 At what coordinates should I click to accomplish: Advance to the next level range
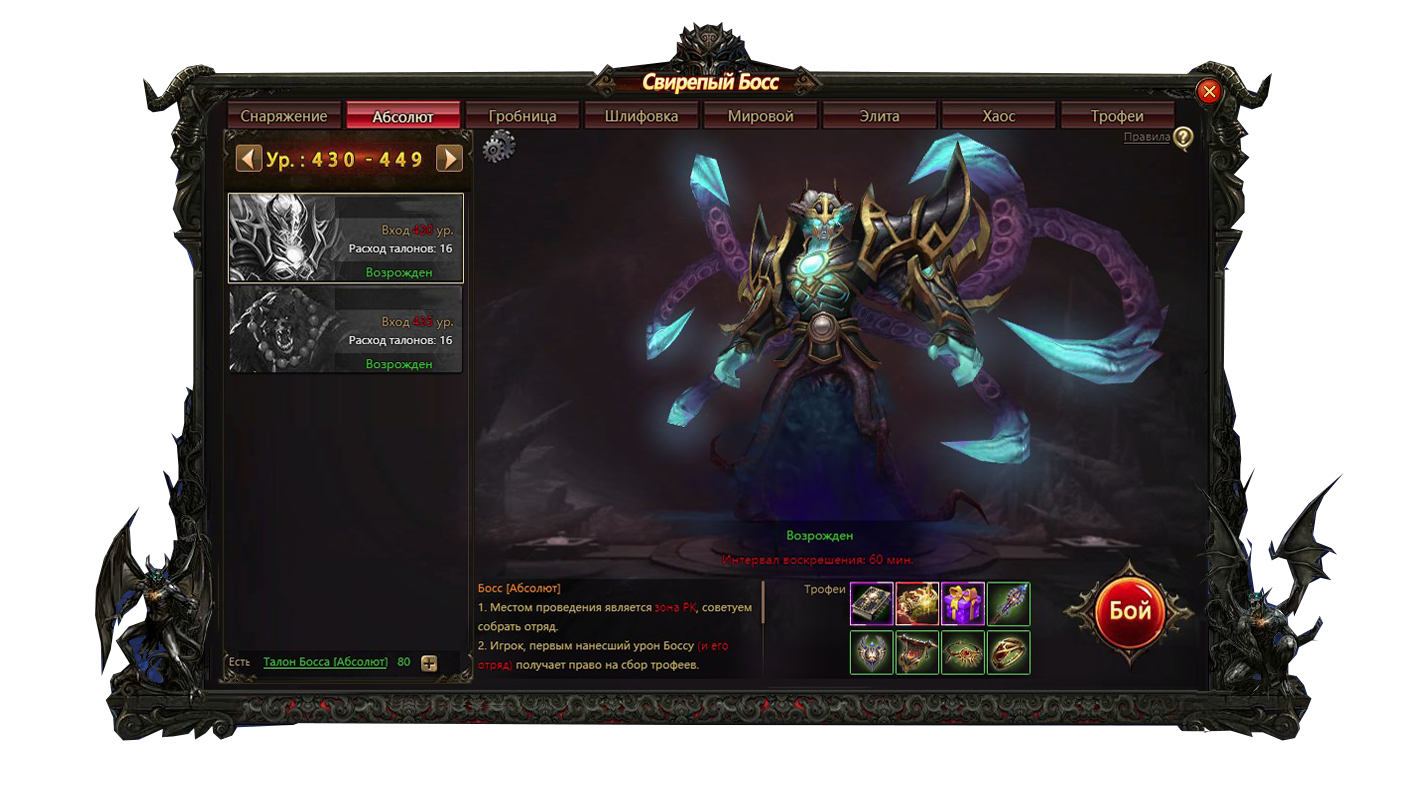(449, 159)
